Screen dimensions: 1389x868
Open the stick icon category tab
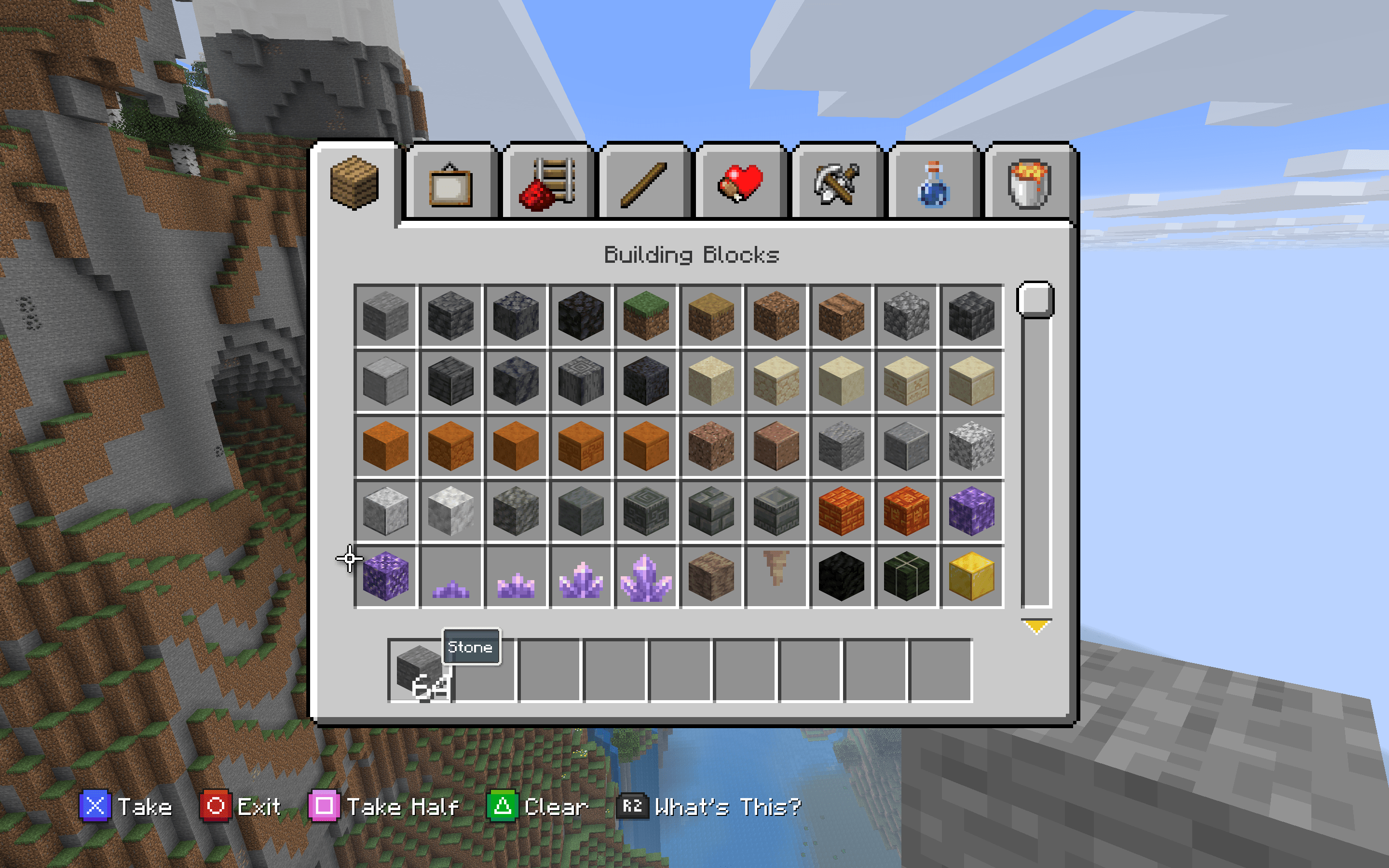click(643, 184)
